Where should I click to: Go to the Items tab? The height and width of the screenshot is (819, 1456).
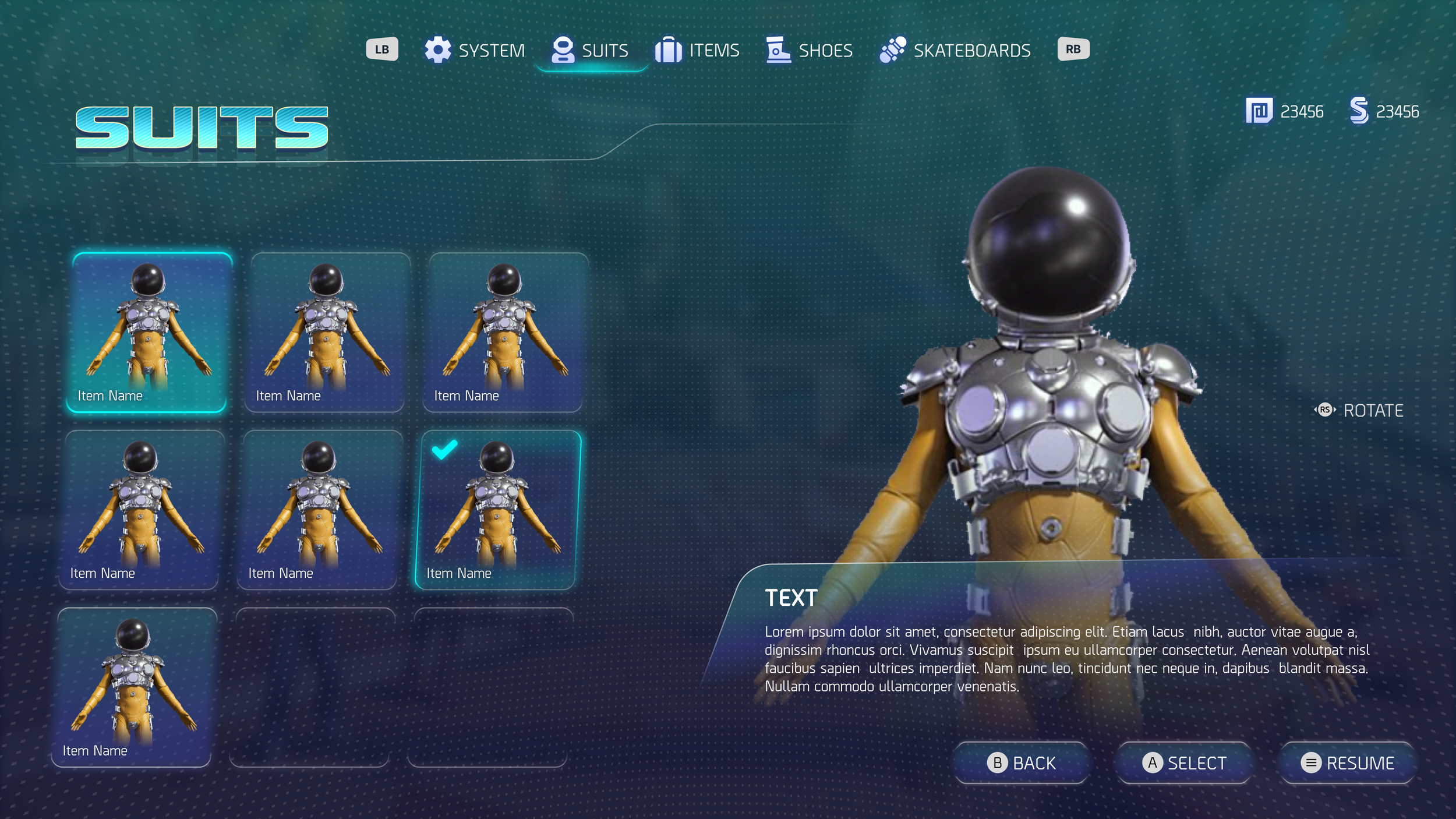(697, 51)
